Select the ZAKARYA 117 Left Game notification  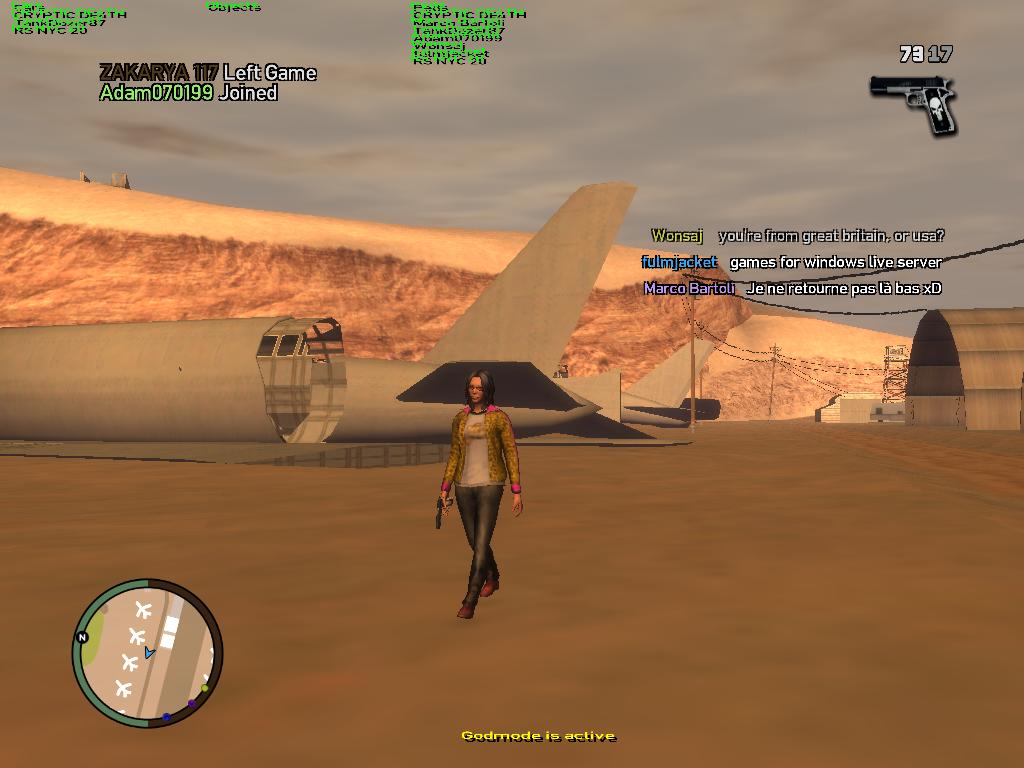pyautogui.click(x=207, y=72)
